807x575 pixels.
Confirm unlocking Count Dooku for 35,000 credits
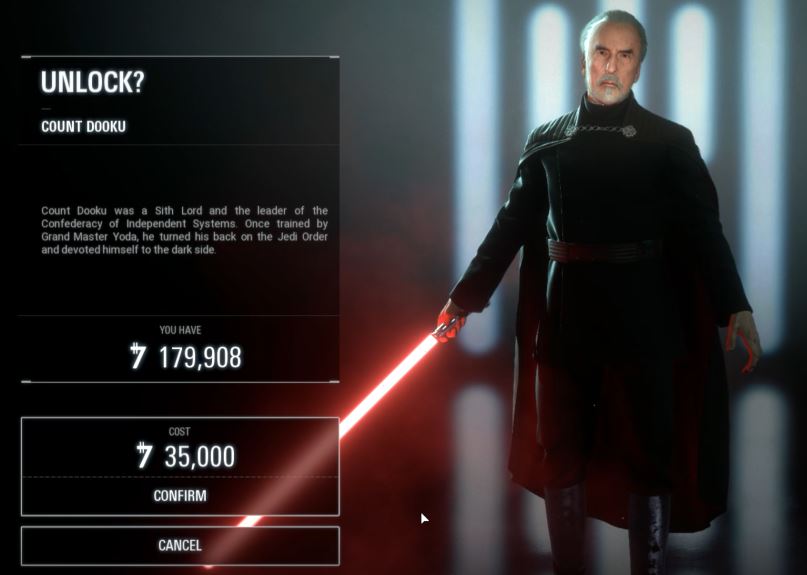click(x=180, y=495)
